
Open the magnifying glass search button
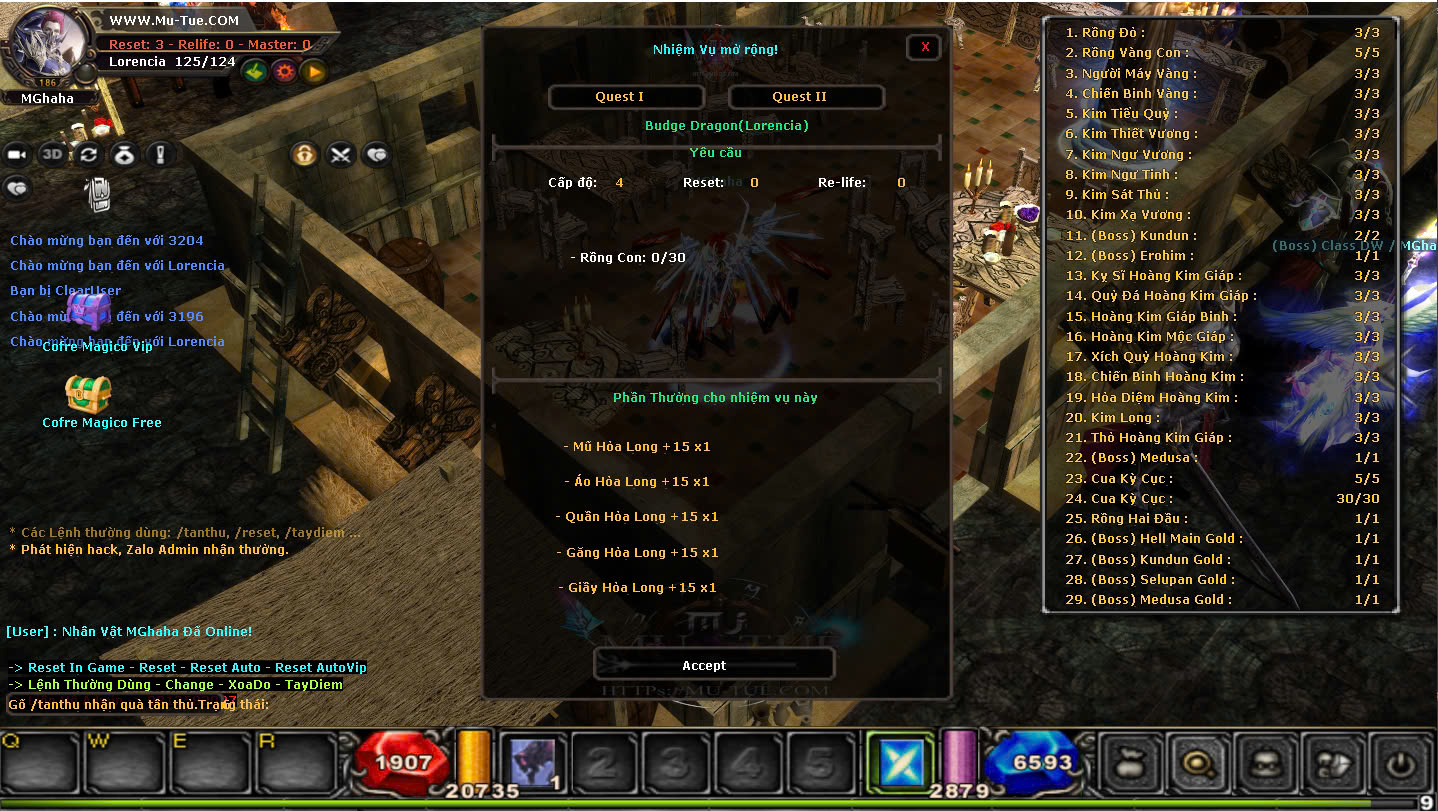[1197, 764]
